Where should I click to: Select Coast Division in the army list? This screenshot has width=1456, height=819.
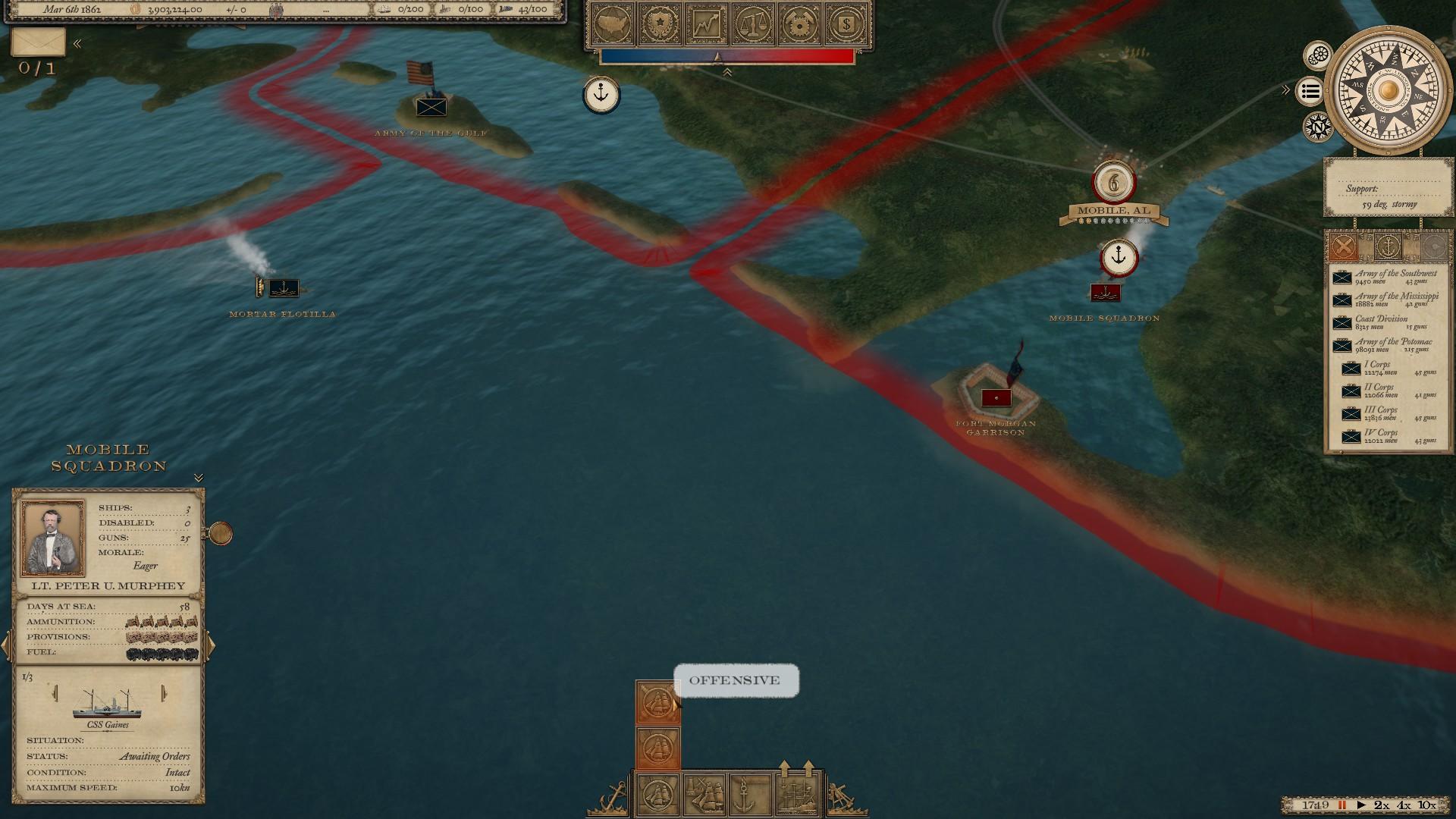tap(1381, 322)
